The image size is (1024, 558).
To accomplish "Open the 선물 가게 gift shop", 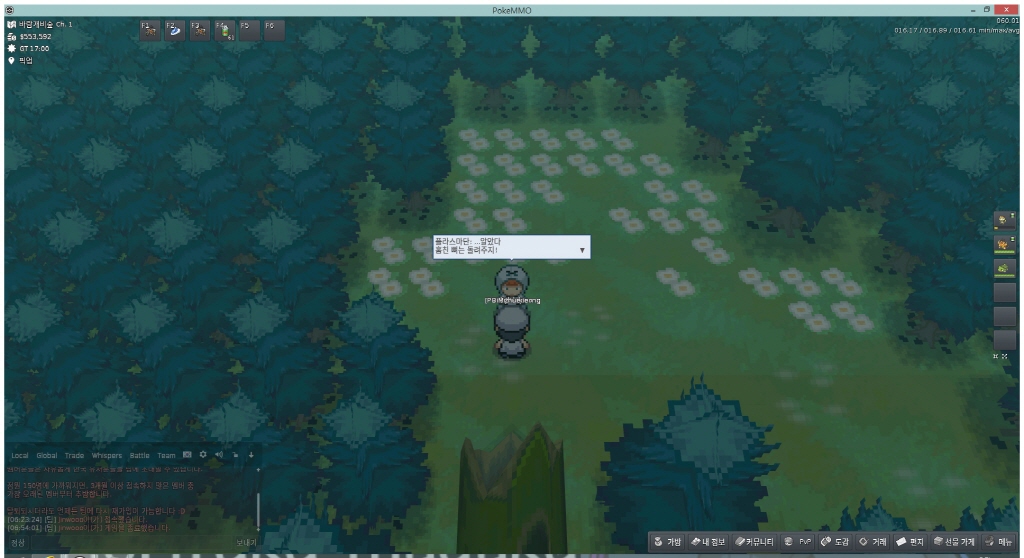I will [x=954, y=542].
